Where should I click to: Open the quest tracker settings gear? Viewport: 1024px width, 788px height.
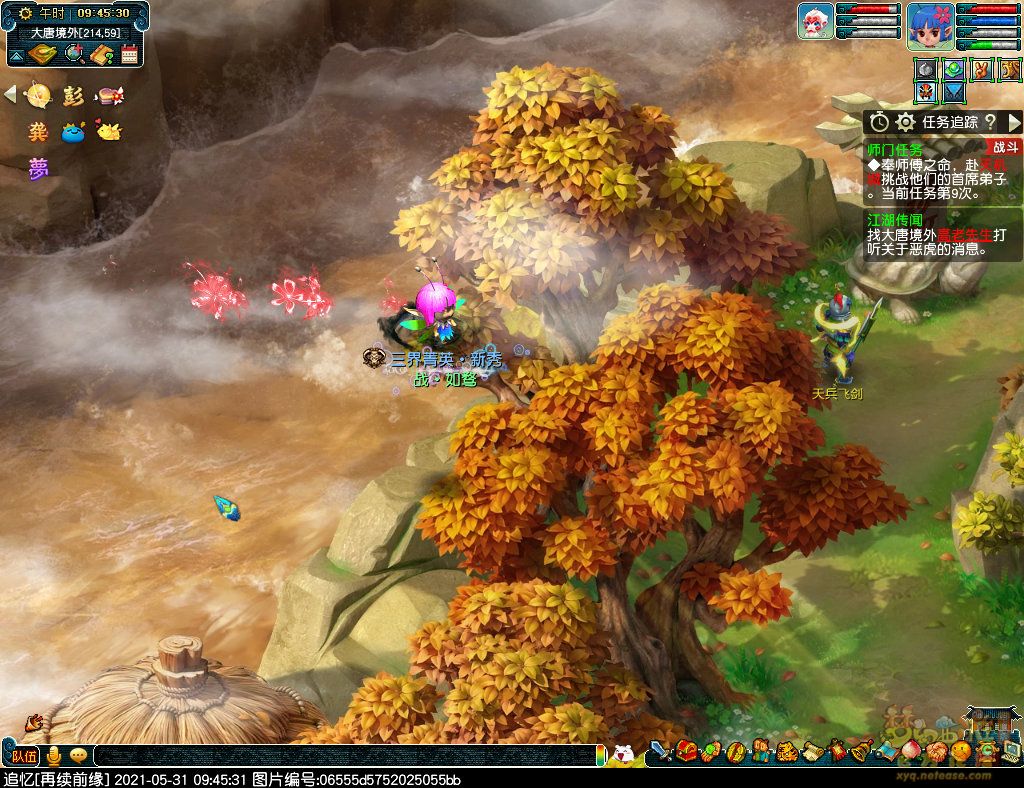[x=906, y=122]
